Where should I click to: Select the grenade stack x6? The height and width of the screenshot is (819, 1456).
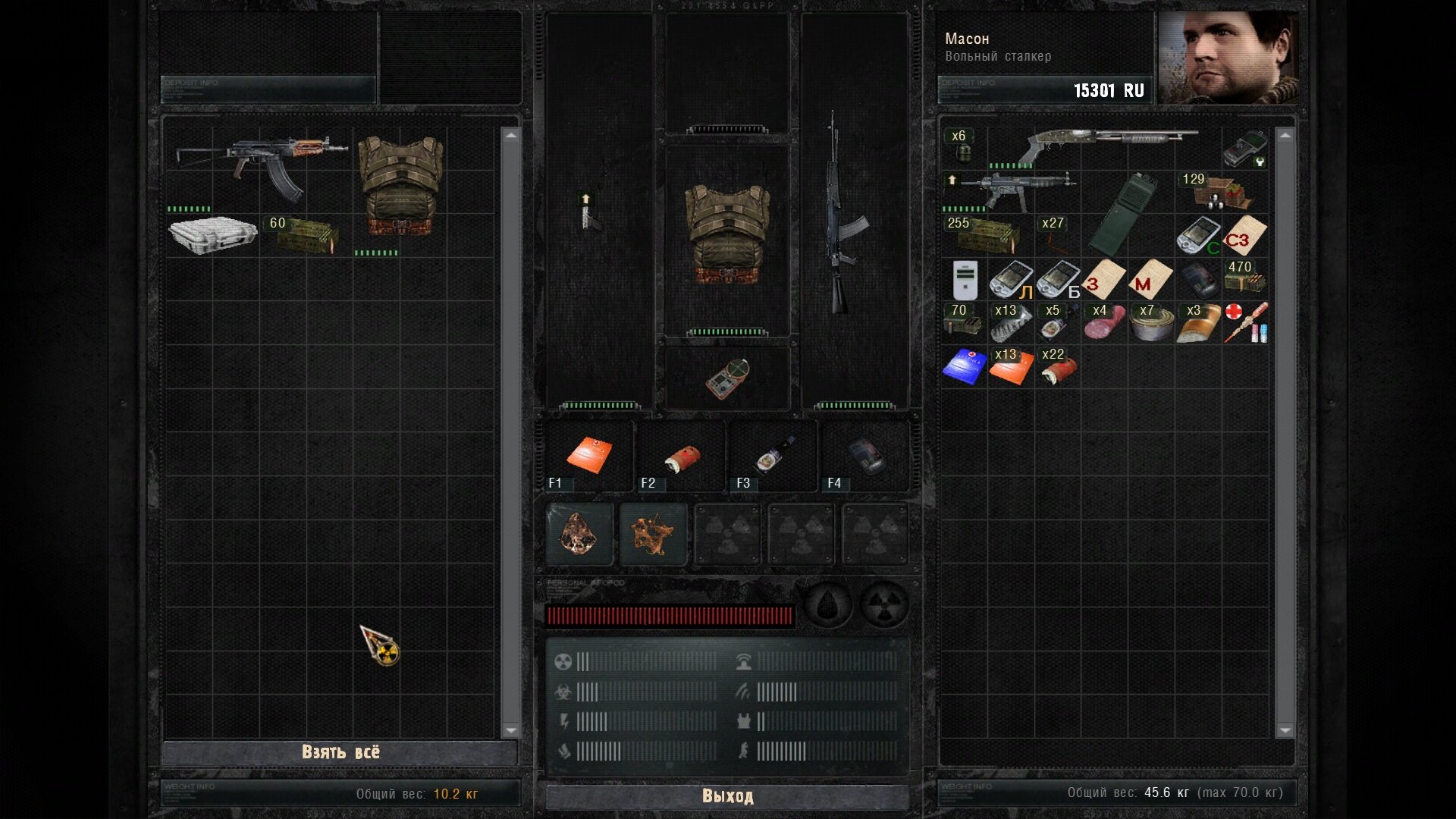tap(963, 146)
